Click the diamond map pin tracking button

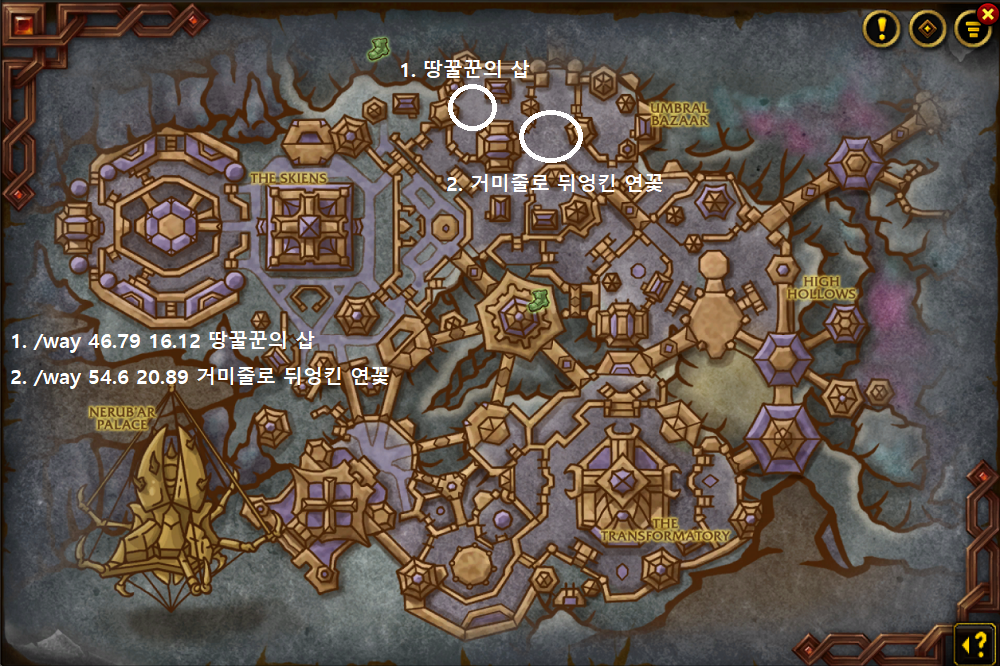pyautogui.click(x=927, y=29)
